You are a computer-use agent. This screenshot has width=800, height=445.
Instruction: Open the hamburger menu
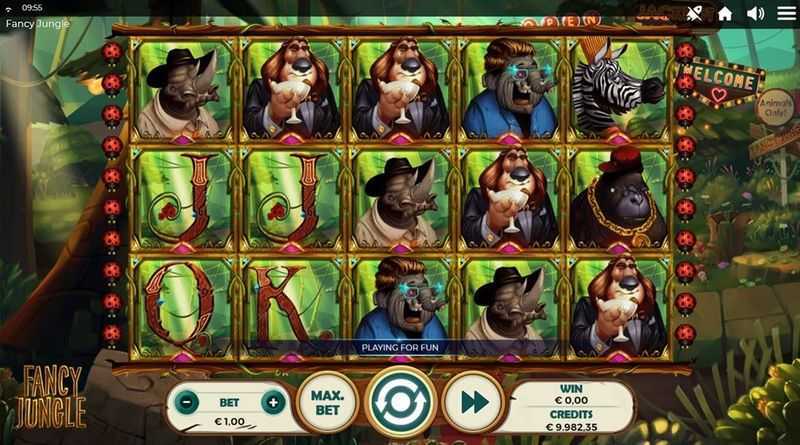(x=785, y=13)
